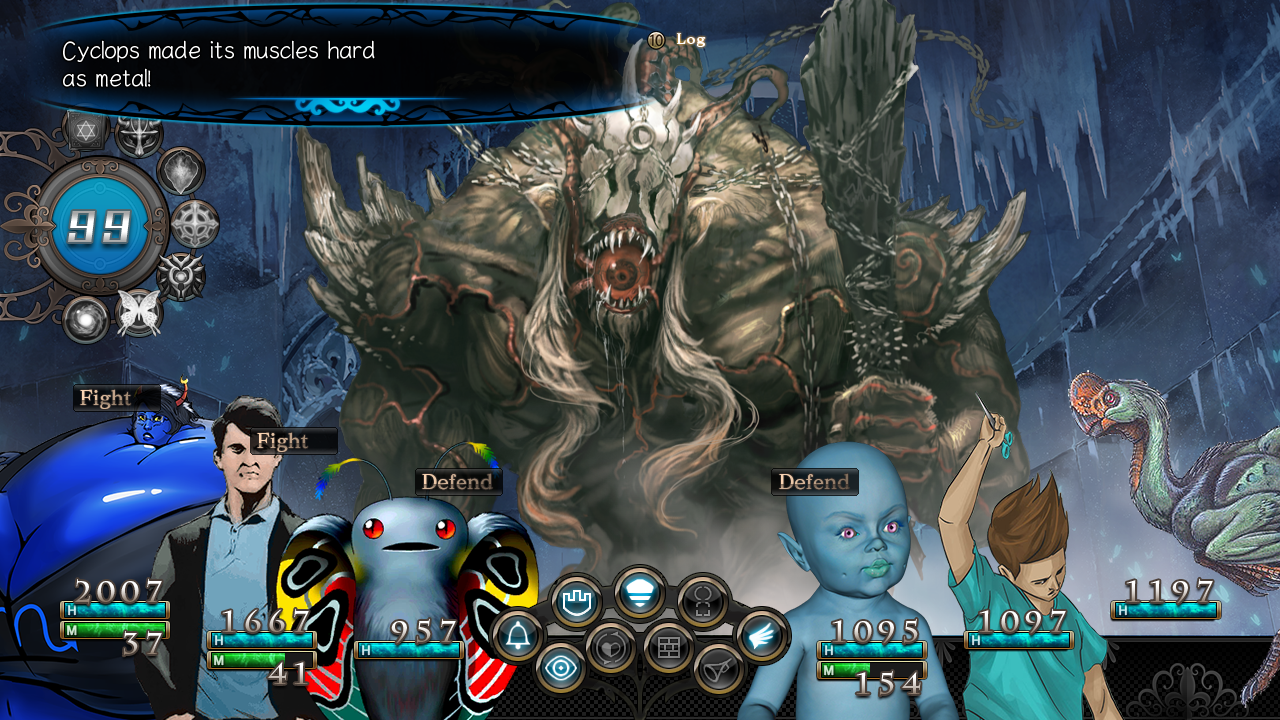Image resolution: width=1280 pixels, height=720 pixels.
Task: Select the bell command icon
Action: [518, 637]
